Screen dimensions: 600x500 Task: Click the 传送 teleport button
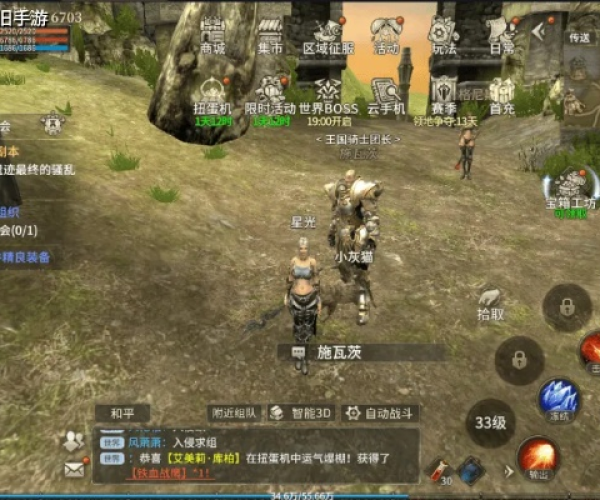click(579, 38)
